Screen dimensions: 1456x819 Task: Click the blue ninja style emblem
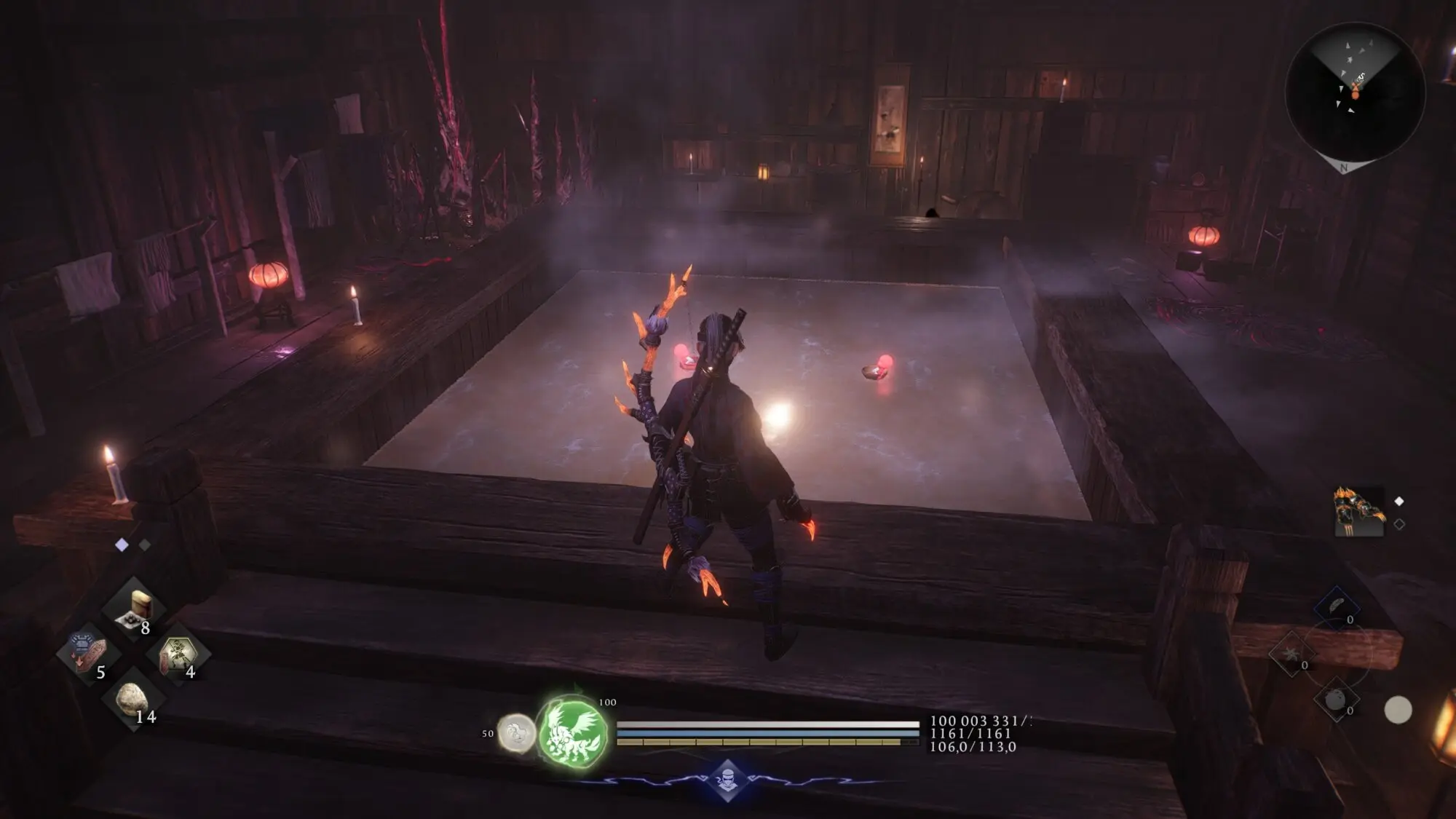point(727,780)
